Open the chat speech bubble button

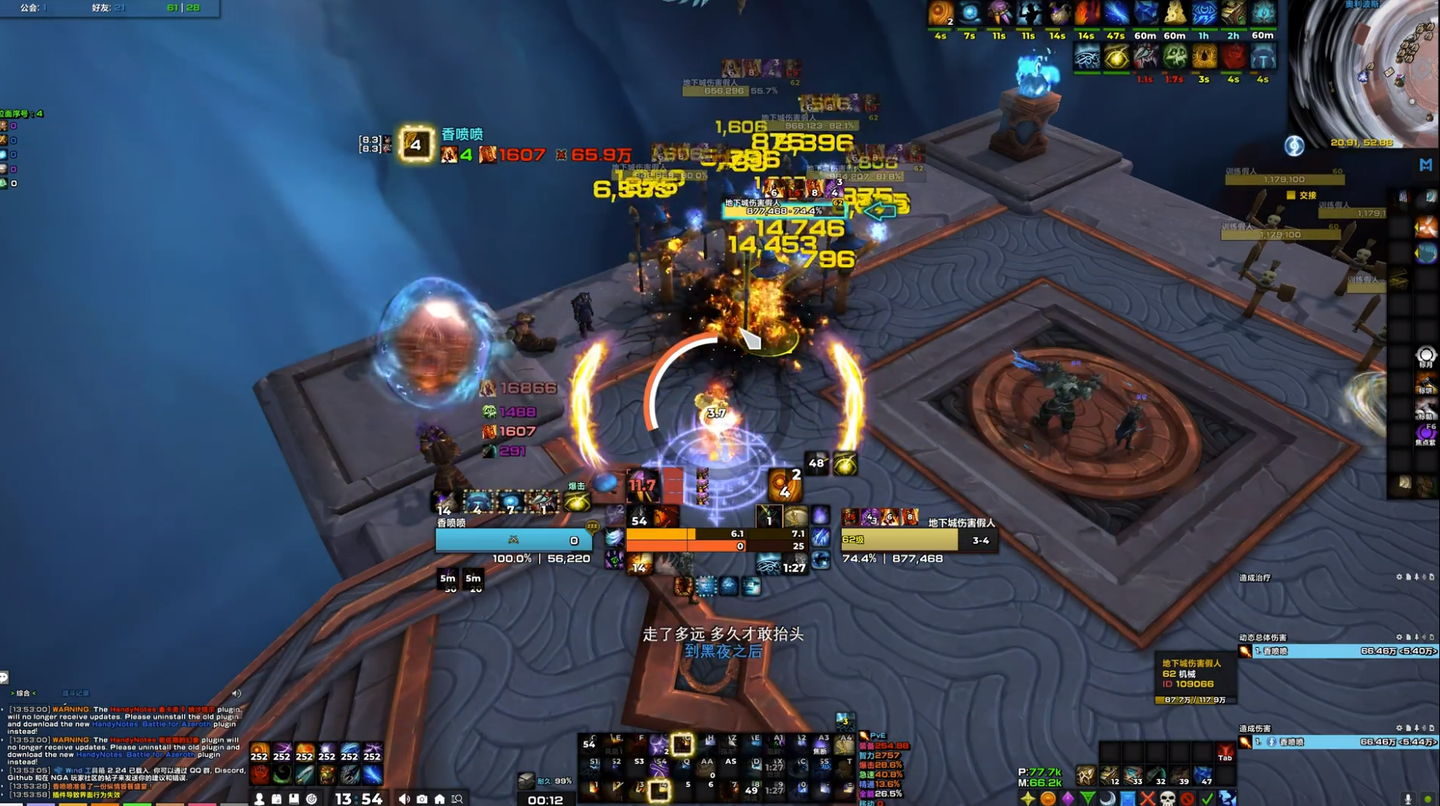(x=5, y=677)
